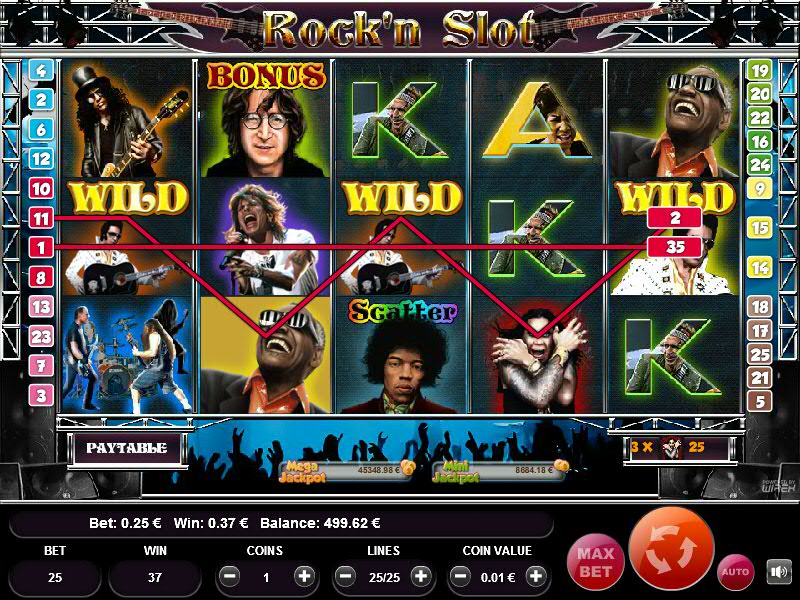The image size is (800, 600).
Task: Click the payline 8 marker
Action: pos(41,277)
